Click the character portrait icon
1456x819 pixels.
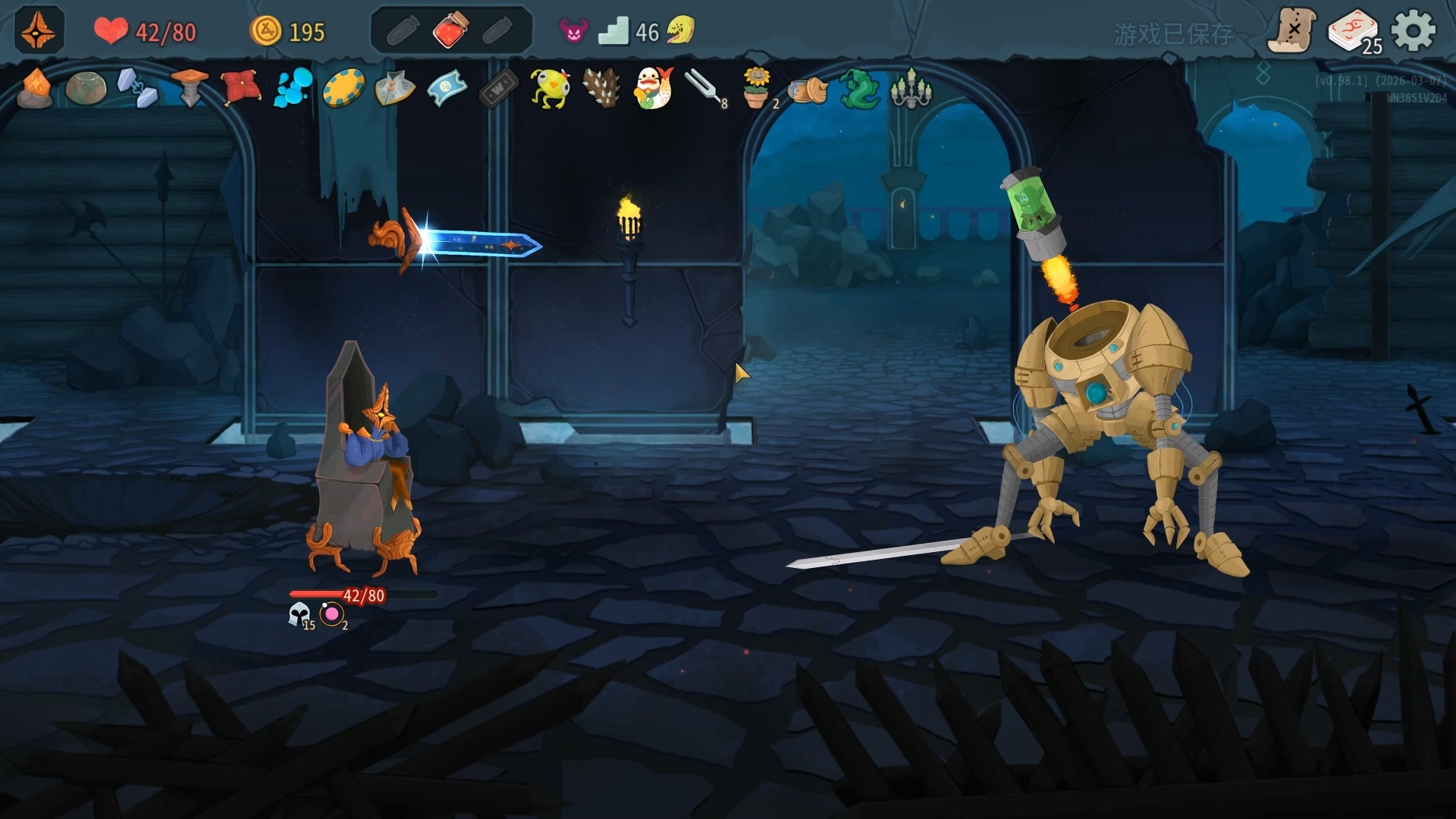pos(39,30)
